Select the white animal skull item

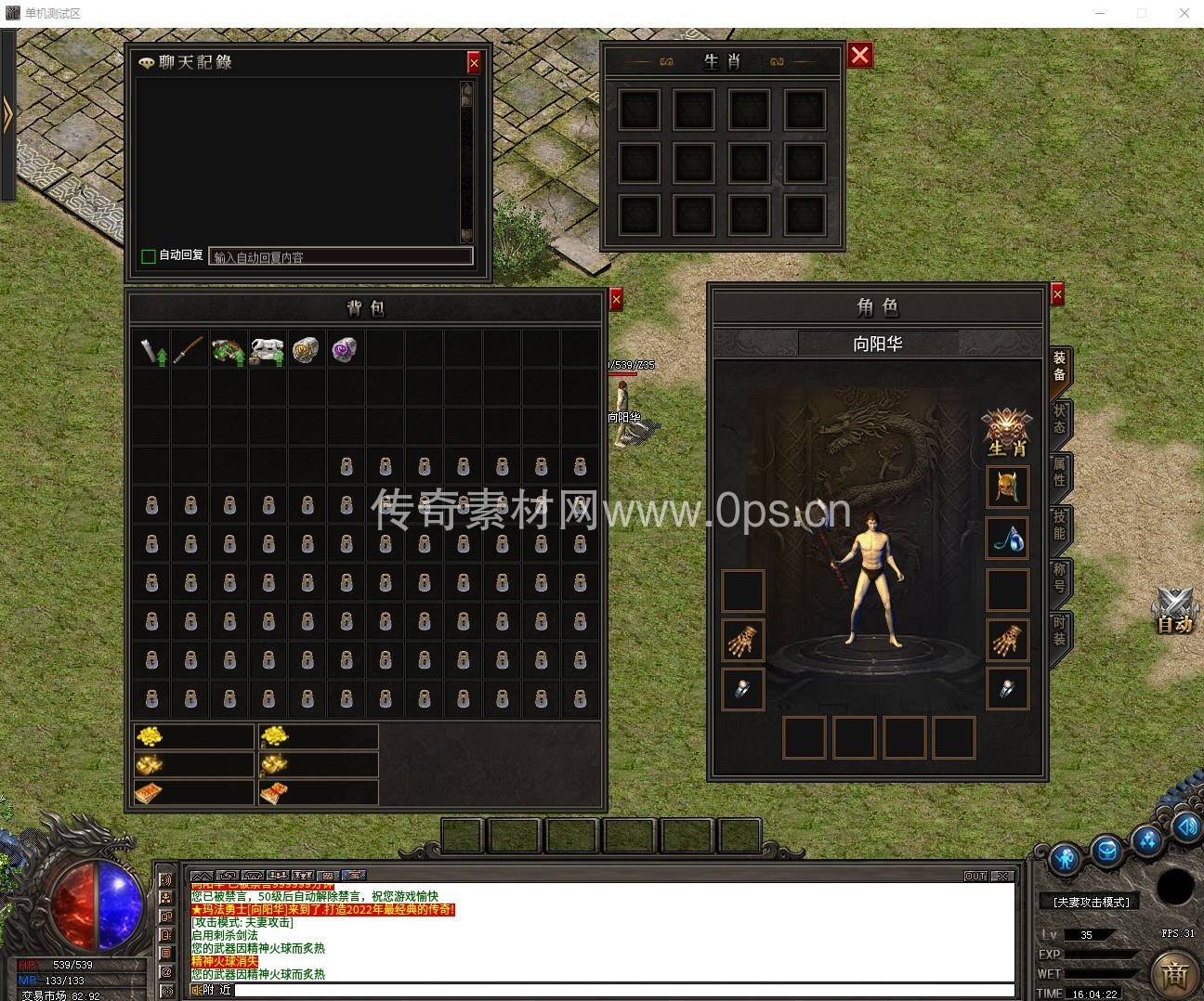pos(268,350)
